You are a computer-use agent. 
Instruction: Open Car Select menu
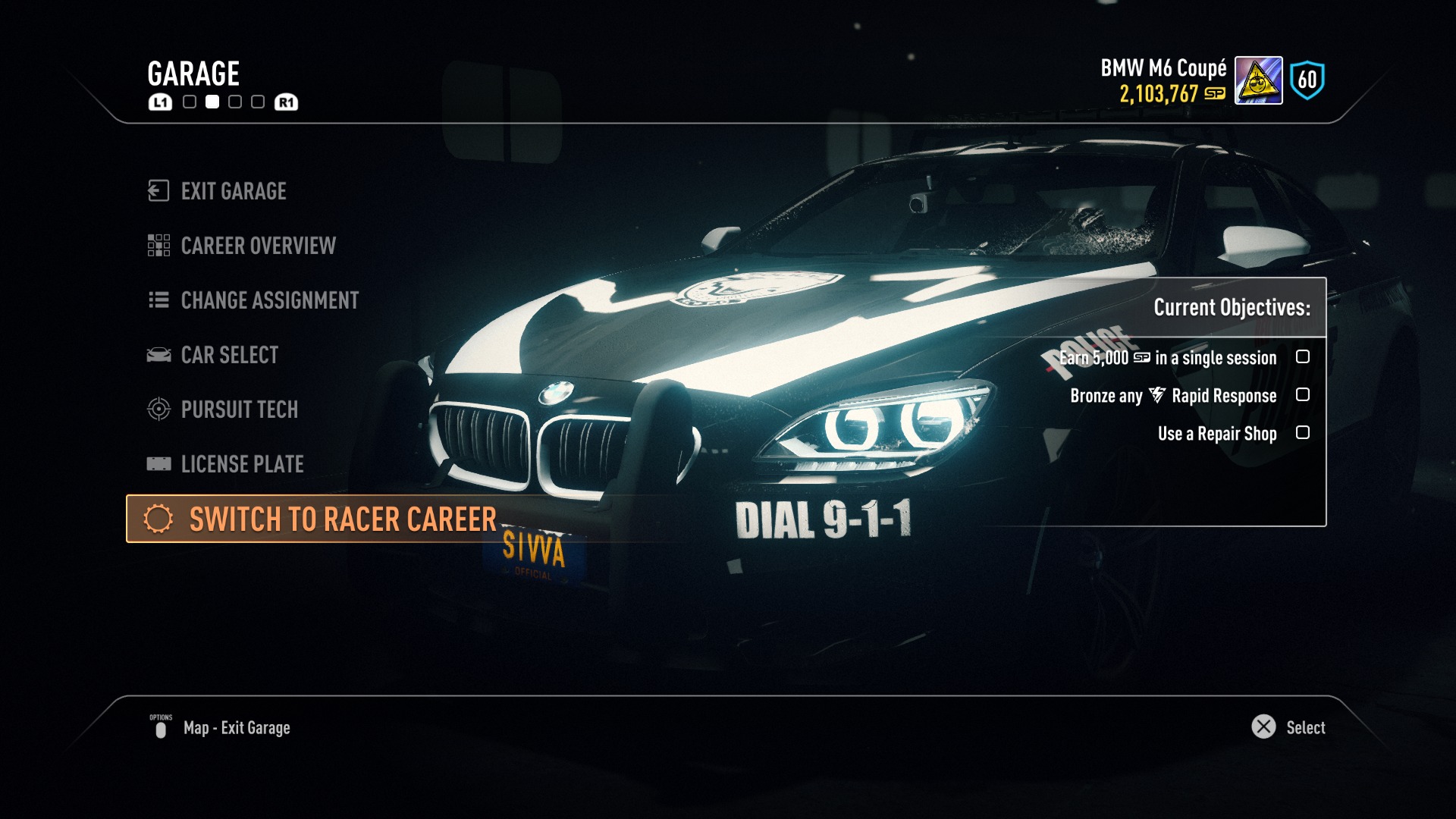229,355
